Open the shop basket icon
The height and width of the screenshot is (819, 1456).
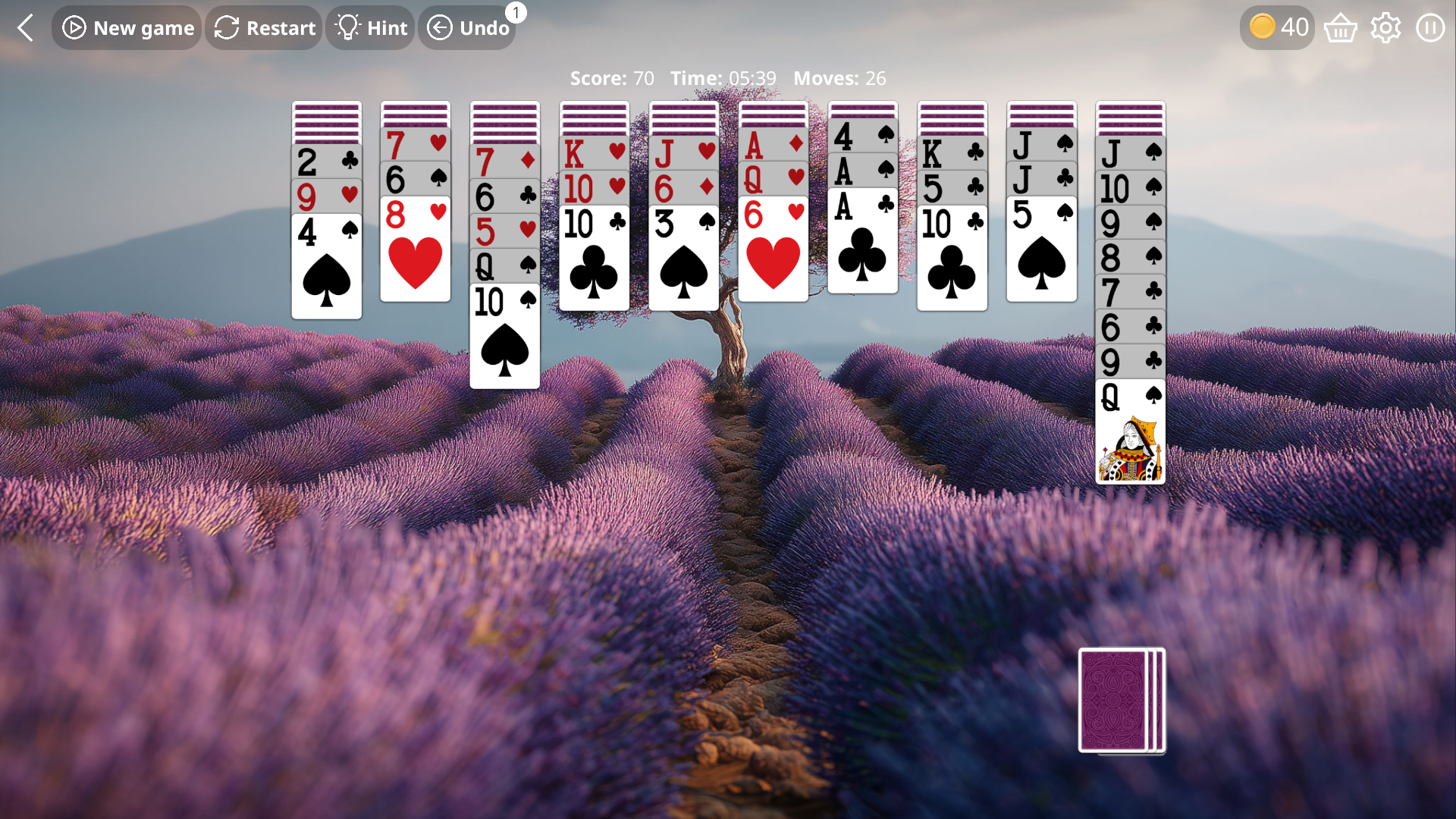1340,27
